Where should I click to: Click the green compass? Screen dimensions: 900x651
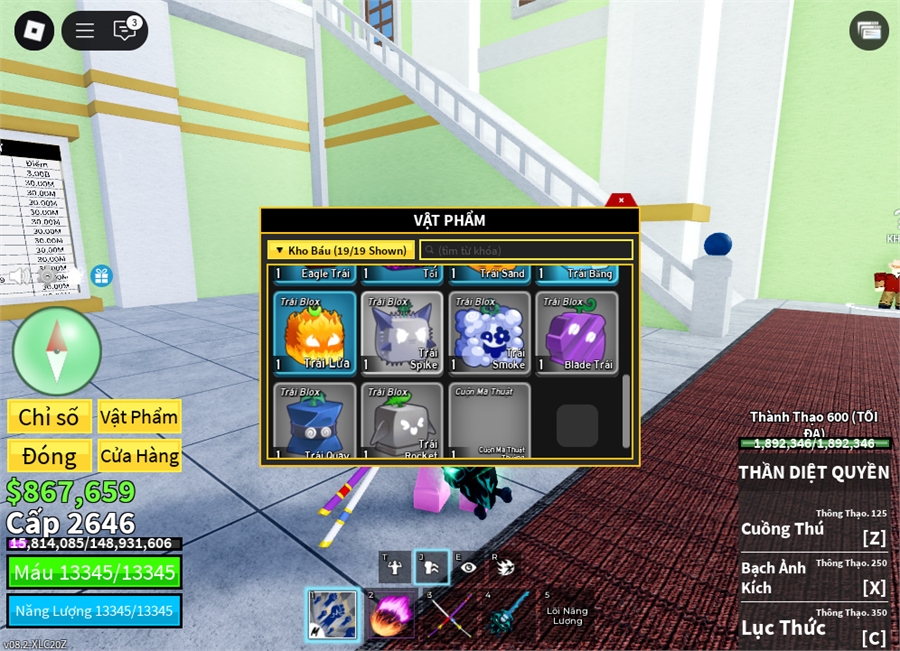click(57, 350)
